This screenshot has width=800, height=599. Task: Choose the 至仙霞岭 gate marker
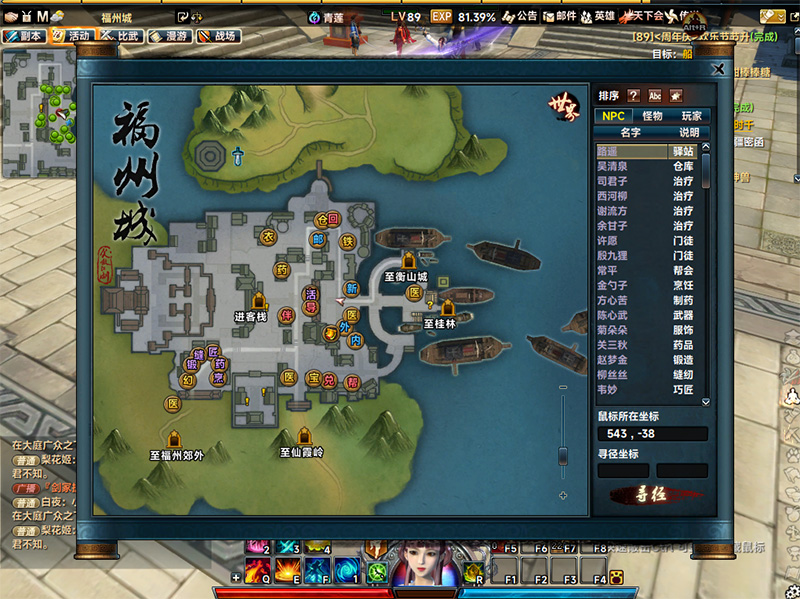point(304,436)
